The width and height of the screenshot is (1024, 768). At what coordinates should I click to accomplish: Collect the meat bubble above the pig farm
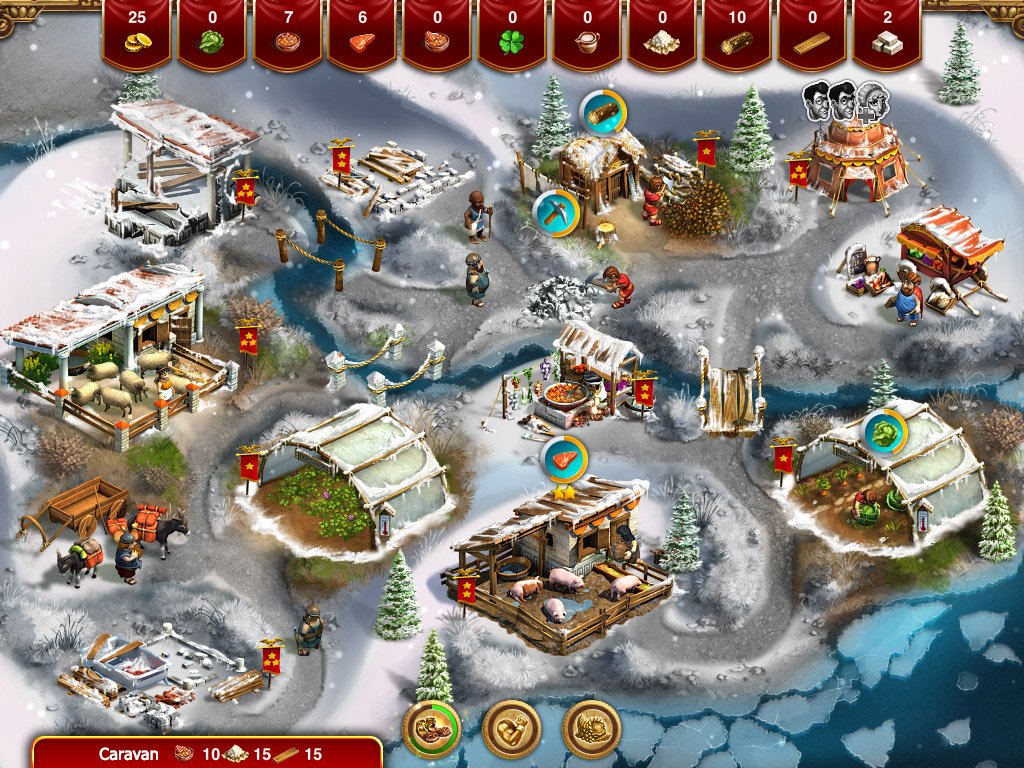(x=564, y=461)
